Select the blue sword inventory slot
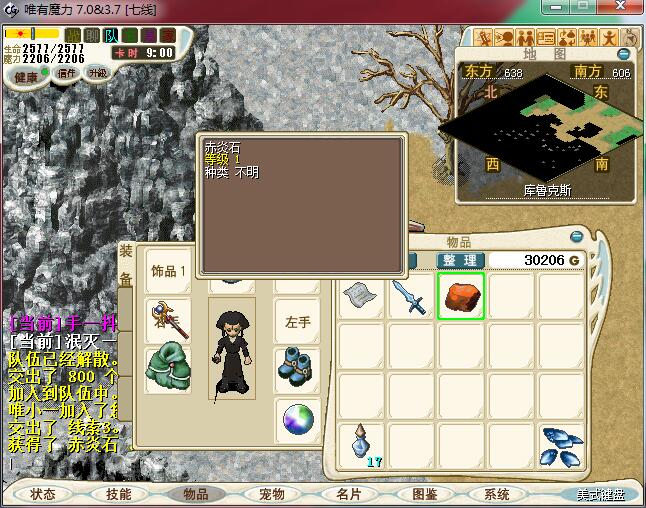 tap(410, 296)
